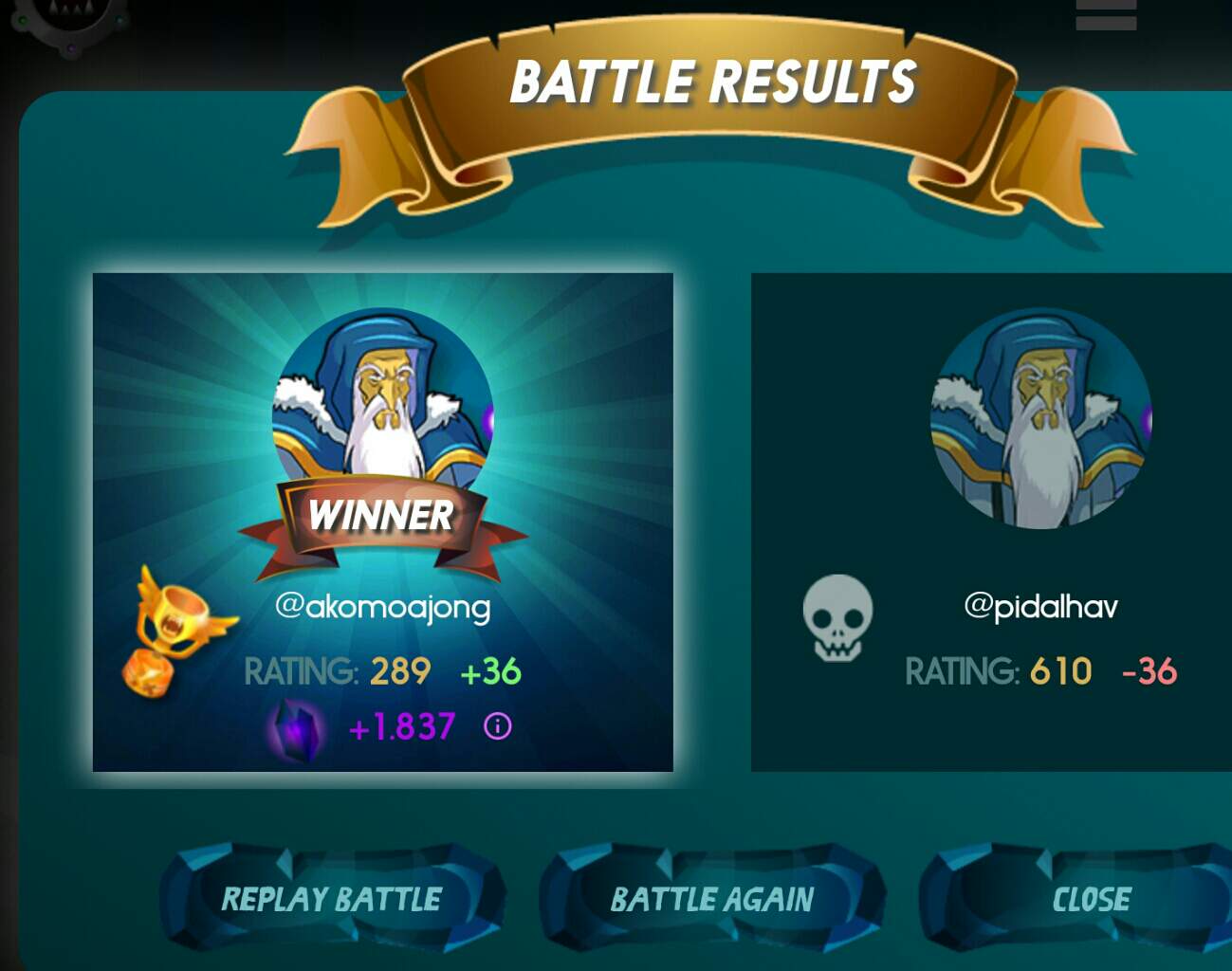Screen dimensions: 1232x971
Task: View winner @akomoajong's profile name
Action: tap(383, 606)
